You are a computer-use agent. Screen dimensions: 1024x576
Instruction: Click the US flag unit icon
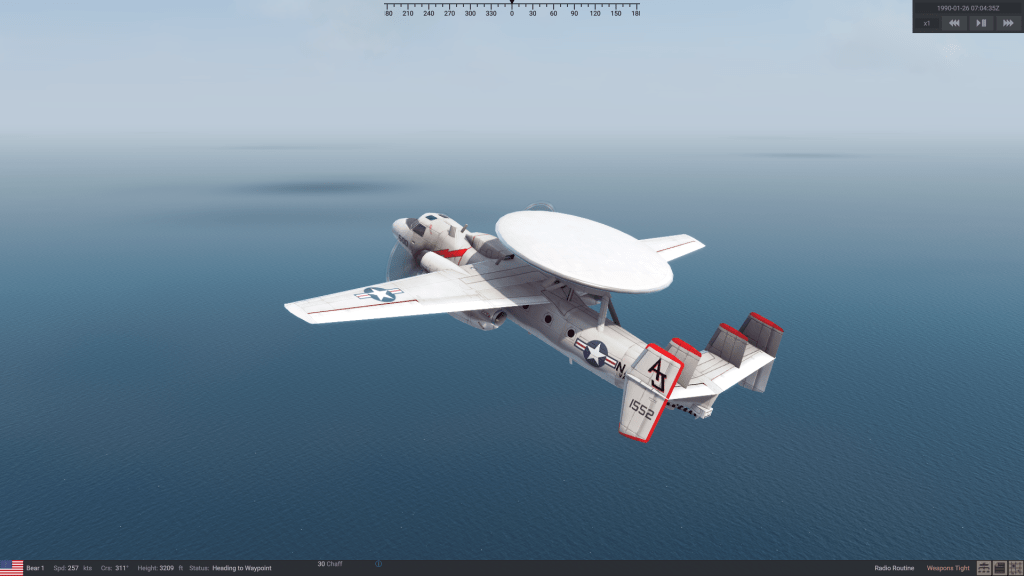11,568
